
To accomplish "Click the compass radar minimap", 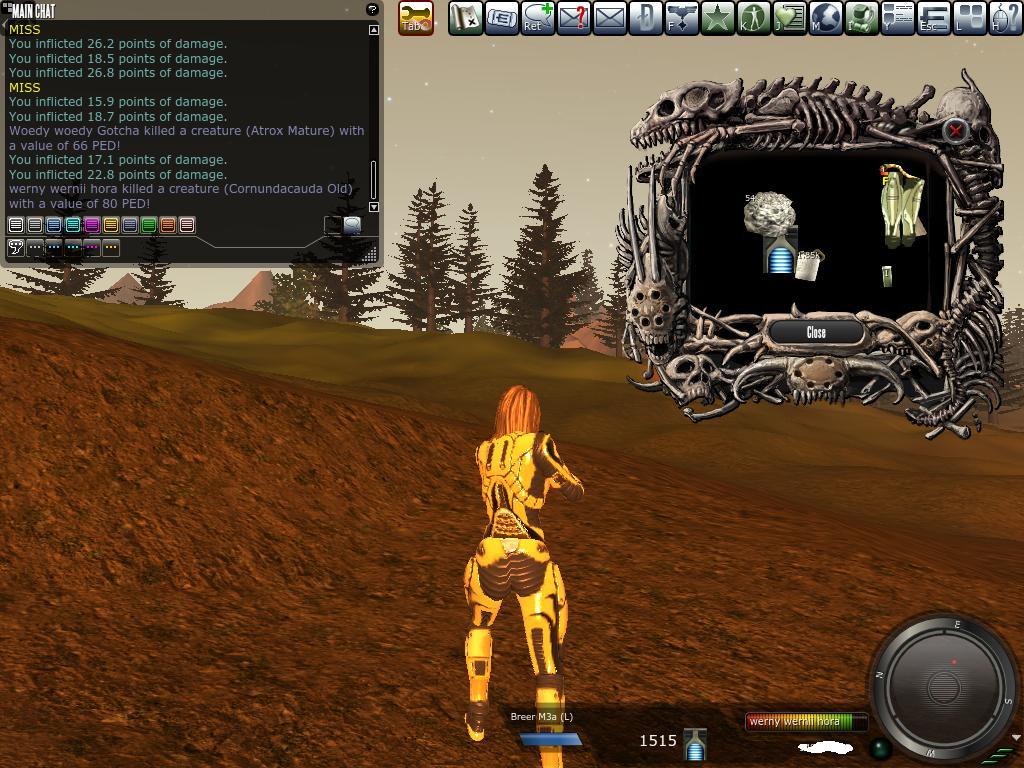I will tap(945, 685).
